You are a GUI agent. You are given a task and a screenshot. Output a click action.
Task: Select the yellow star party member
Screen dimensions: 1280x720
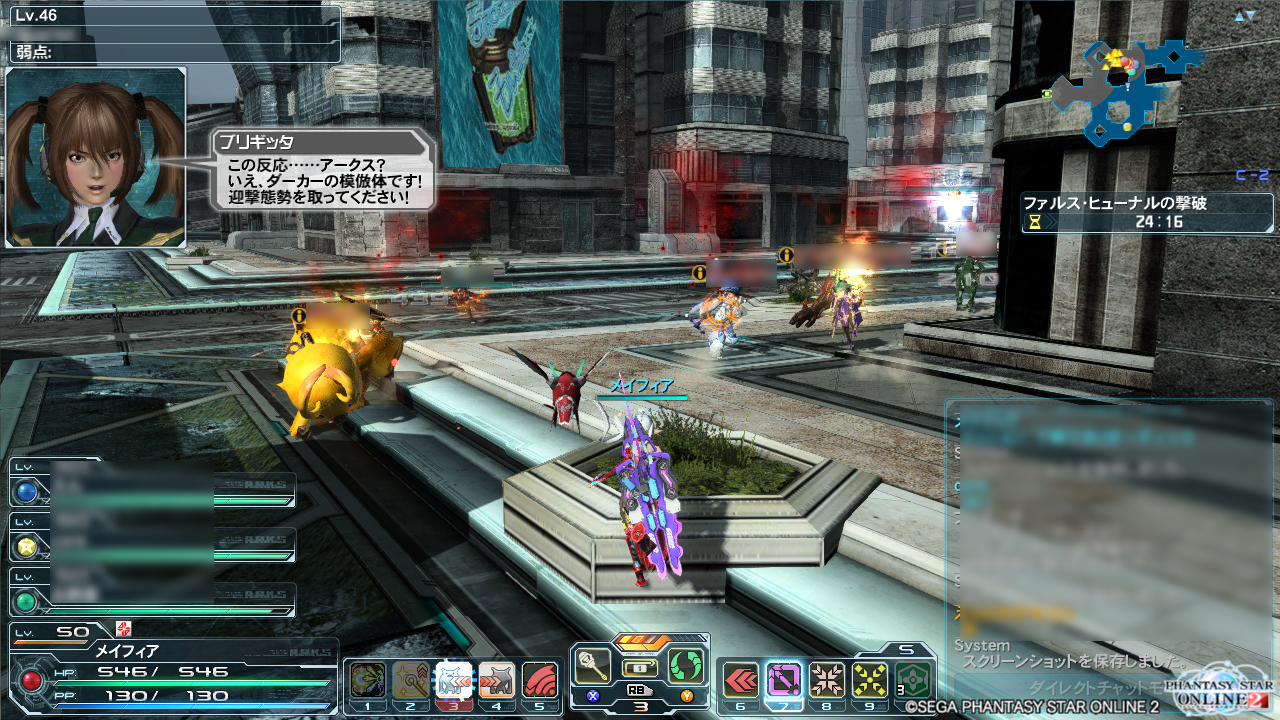coord(27,545)
